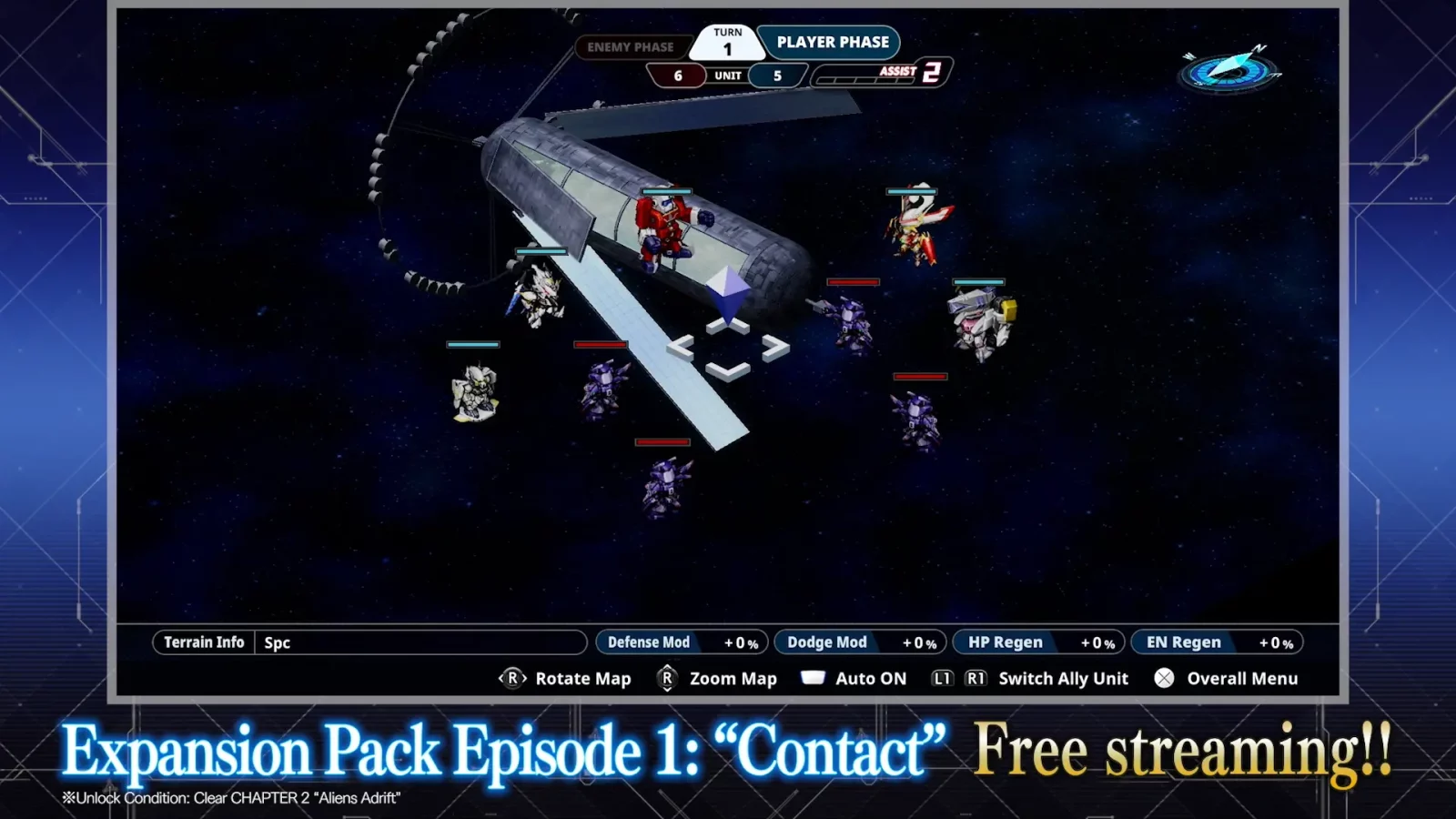
Task: Click the Switch Ally Unit command
Action: pyautogui.click(x=1063, y=678)
